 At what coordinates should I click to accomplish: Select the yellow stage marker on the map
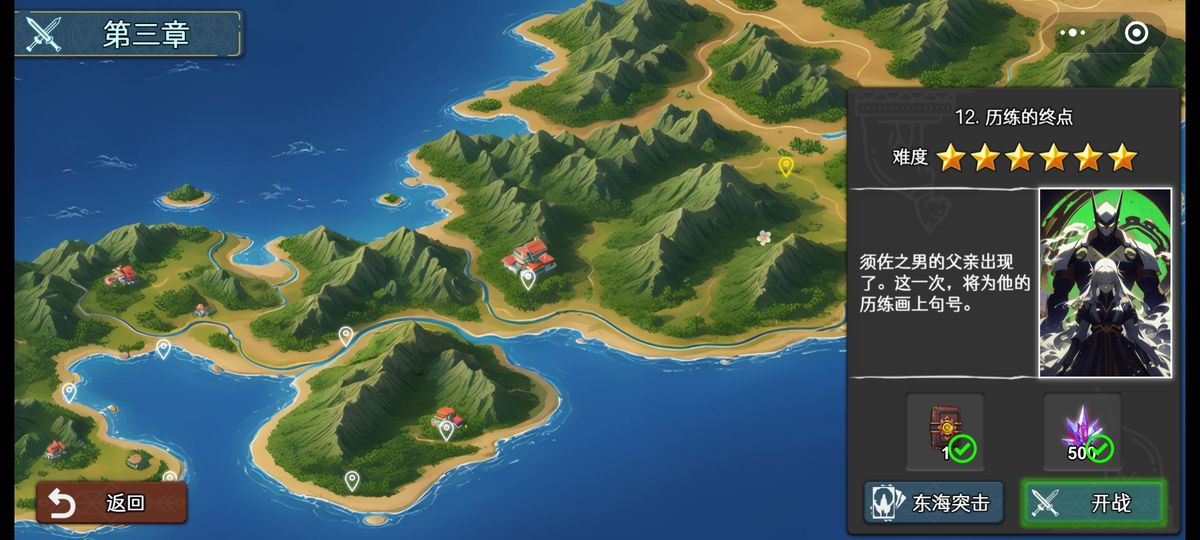tap(786, 166)
